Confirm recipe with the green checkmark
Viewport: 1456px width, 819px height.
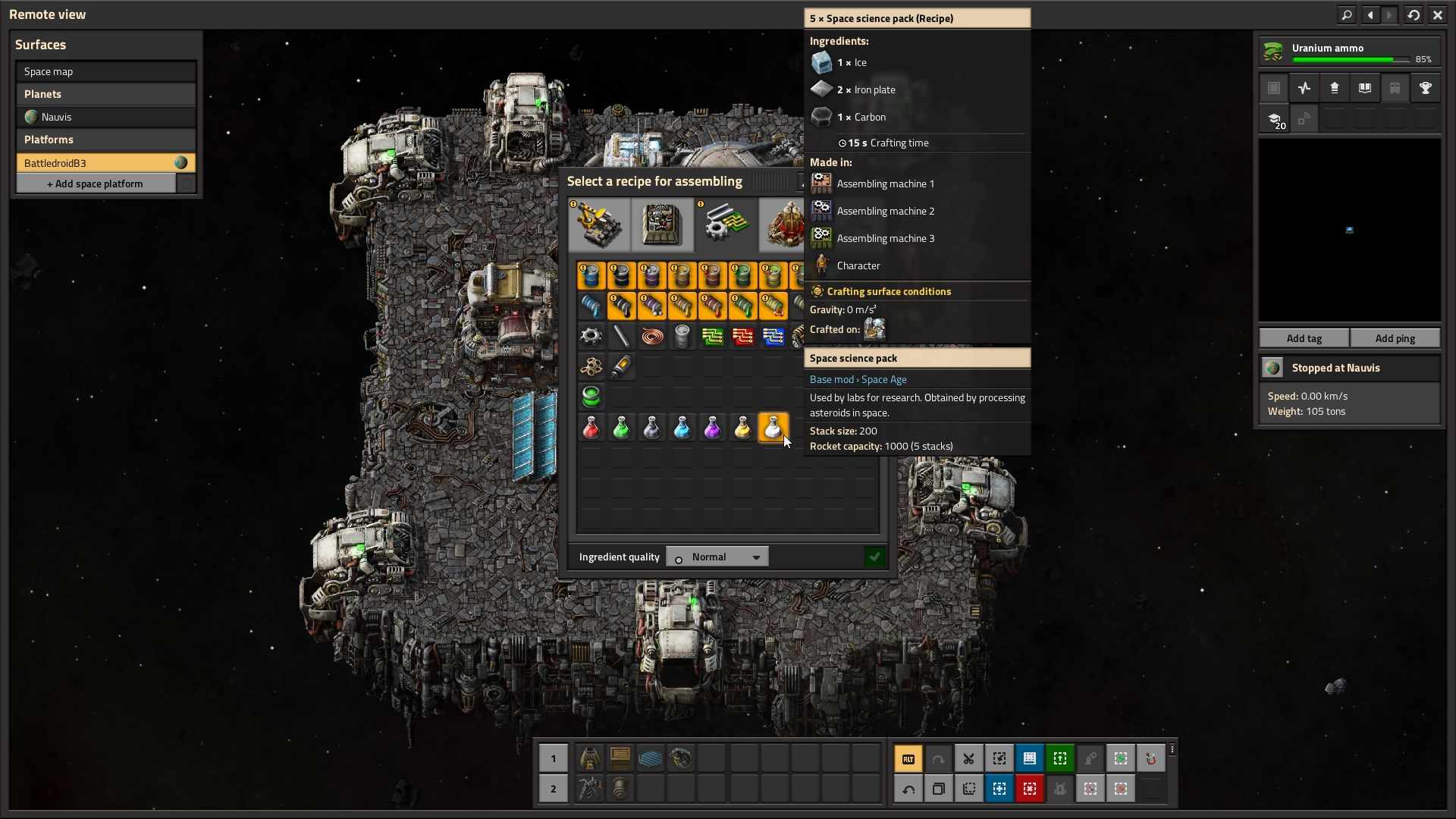[874, 557]
